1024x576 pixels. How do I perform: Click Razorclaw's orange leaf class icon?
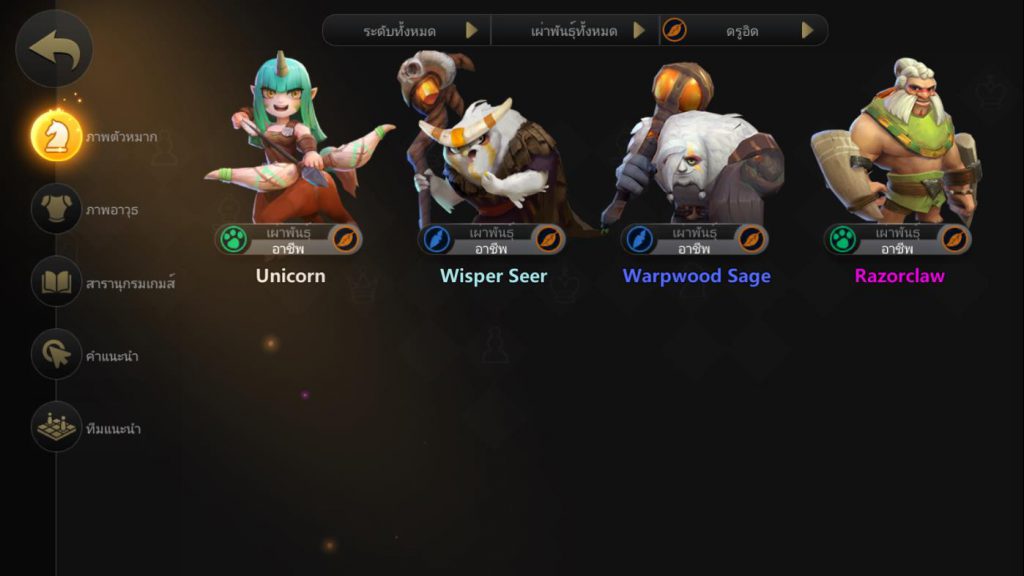(954, 240)
